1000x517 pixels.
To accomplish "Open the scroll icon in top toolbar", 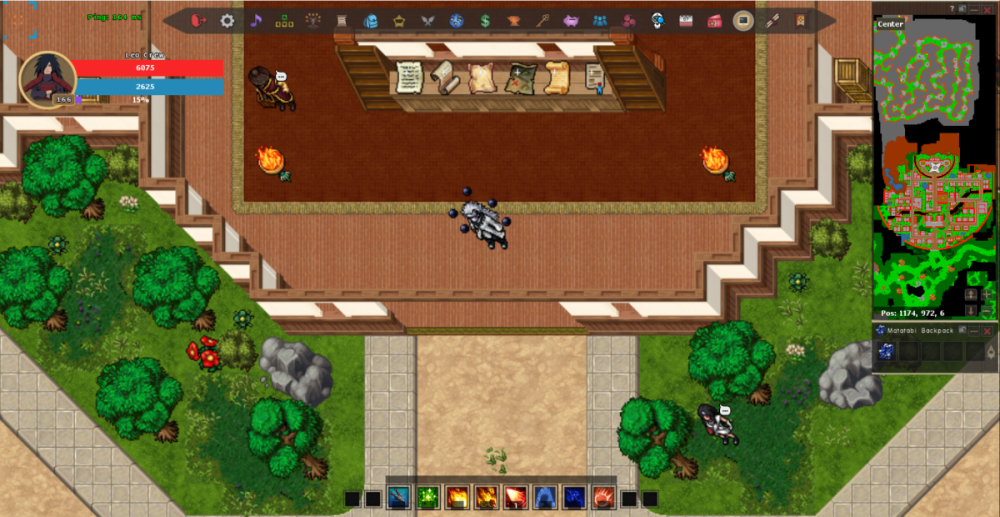I will [342, 20].
